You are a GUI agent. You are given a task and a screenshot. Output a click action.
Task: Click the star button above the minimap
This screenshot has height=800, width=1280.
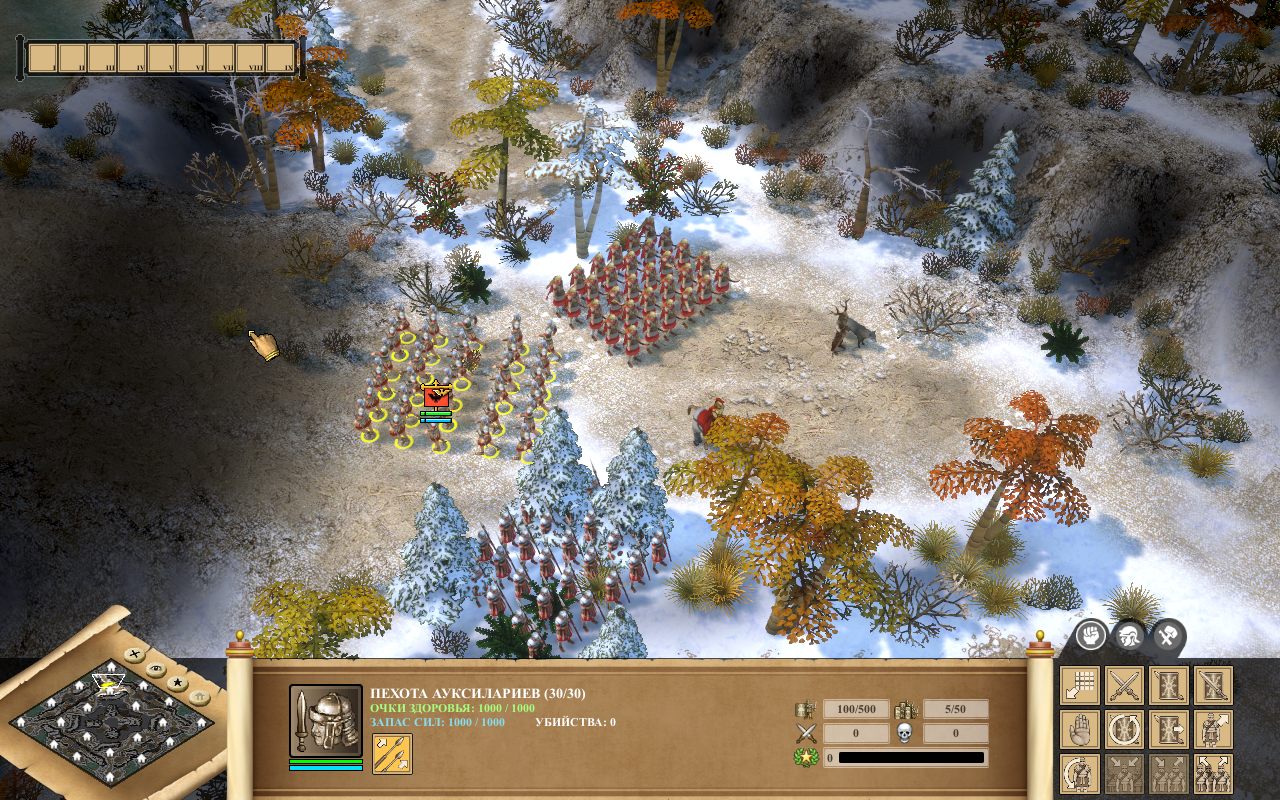(178, 684)
